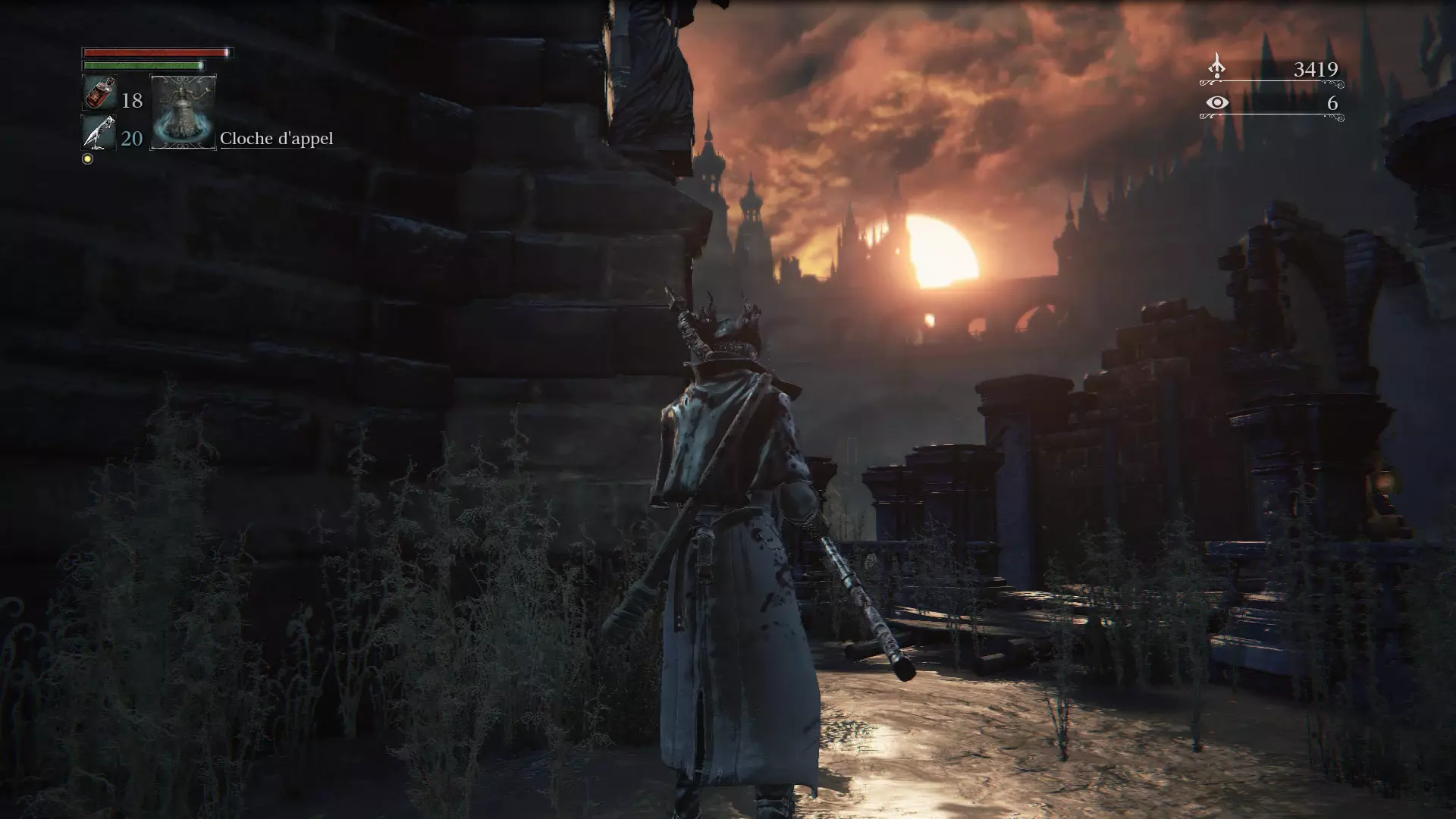This screenshot has width=1456, height=819.
Task: Click the Blood Echoes icon
Action: tap(1216, 67)
